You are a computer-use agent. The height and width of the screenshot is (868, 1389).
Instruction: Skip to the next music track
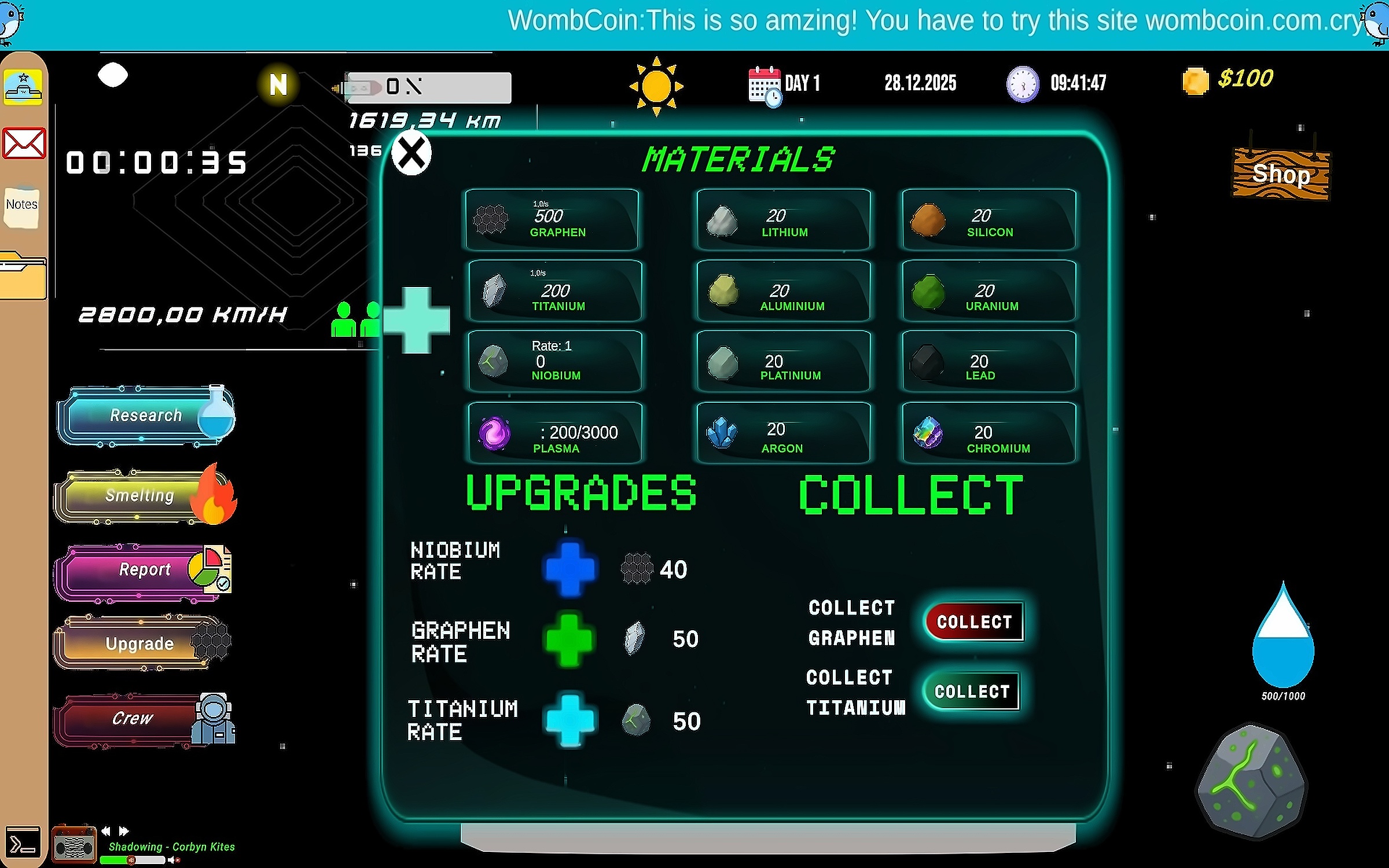pos(124,831)
